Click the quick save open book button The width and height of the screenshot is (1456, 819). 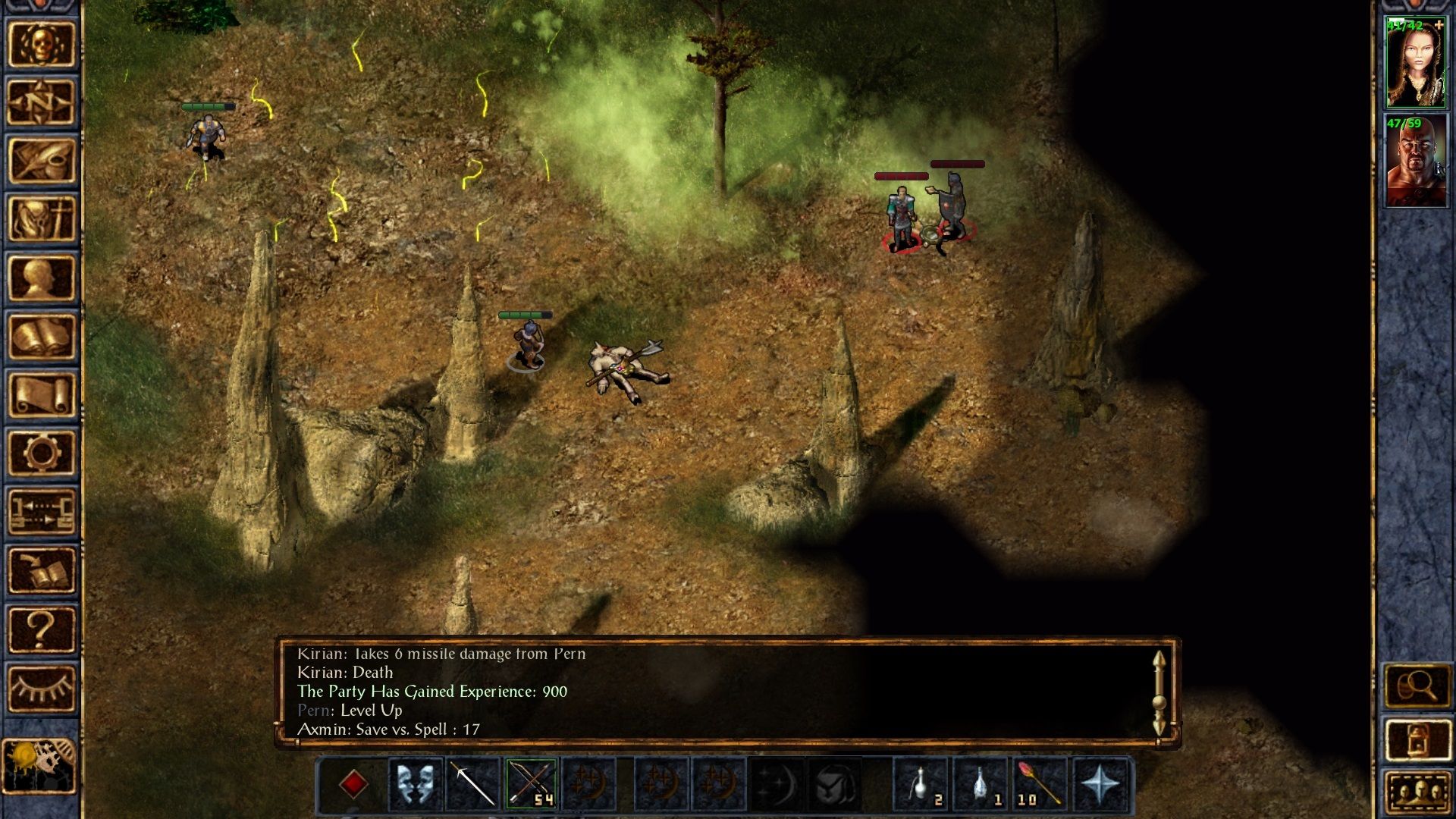point(41,570)
